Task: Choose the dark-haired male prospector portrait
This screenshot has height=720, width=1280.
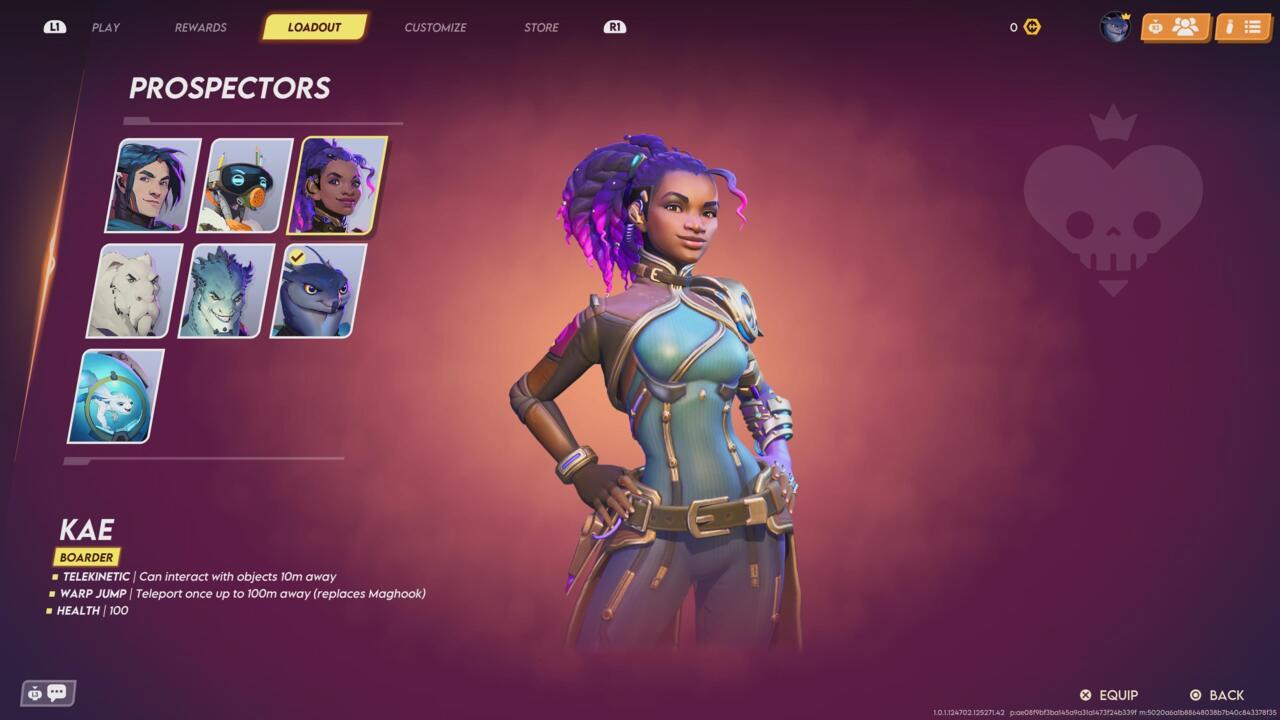Action: (x=153, y=185)
